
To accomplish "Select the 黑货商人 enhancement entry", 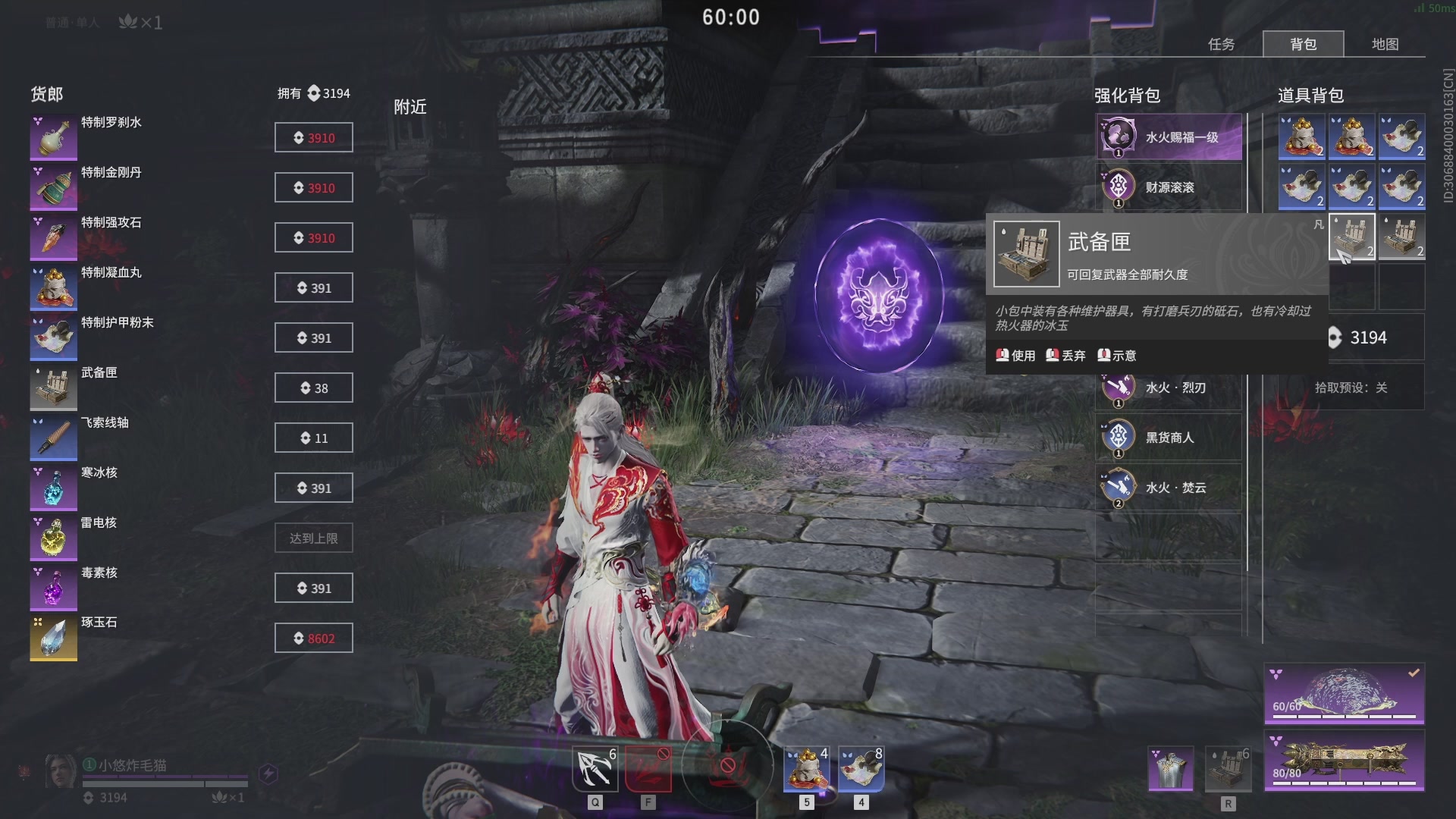I will 1169,438.
